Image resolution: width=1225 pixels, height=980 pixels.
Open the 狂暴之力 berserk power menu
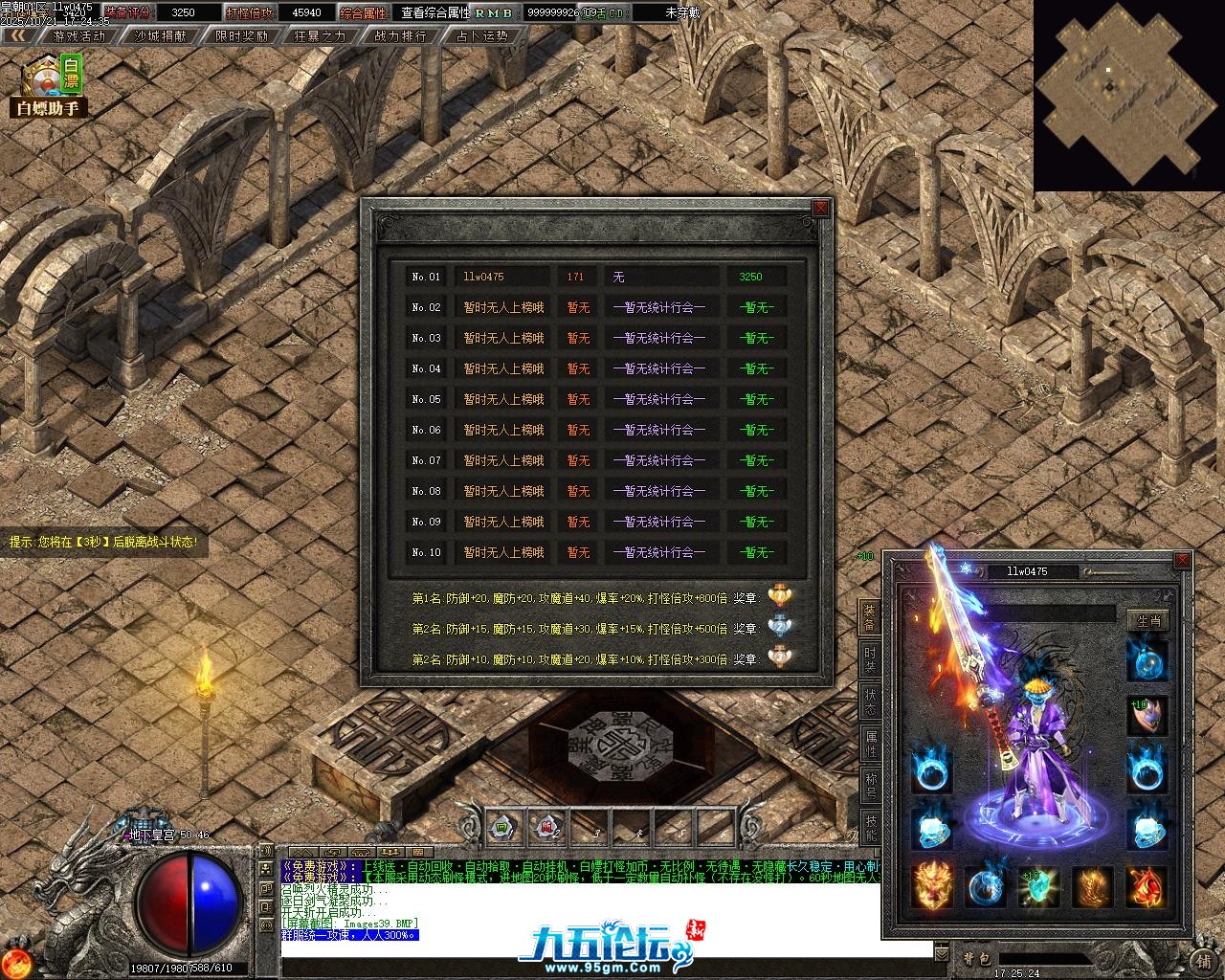click(x=321, y=35)
